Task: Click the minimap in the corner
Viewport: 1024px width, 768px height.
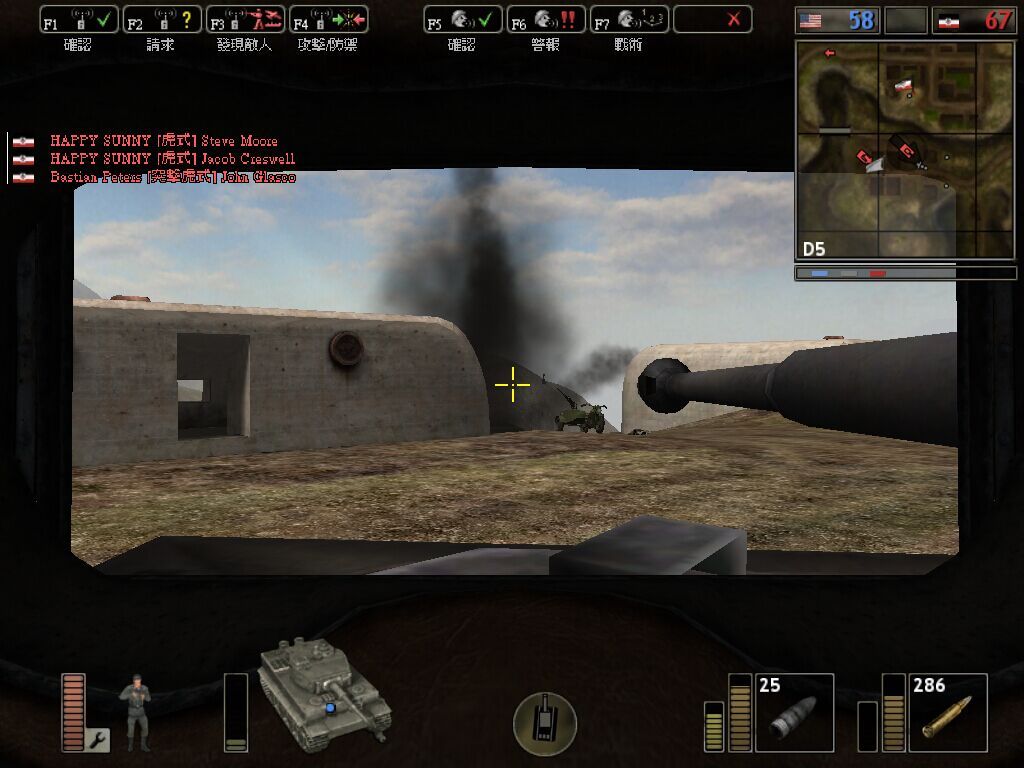Action: pos(904,148)
